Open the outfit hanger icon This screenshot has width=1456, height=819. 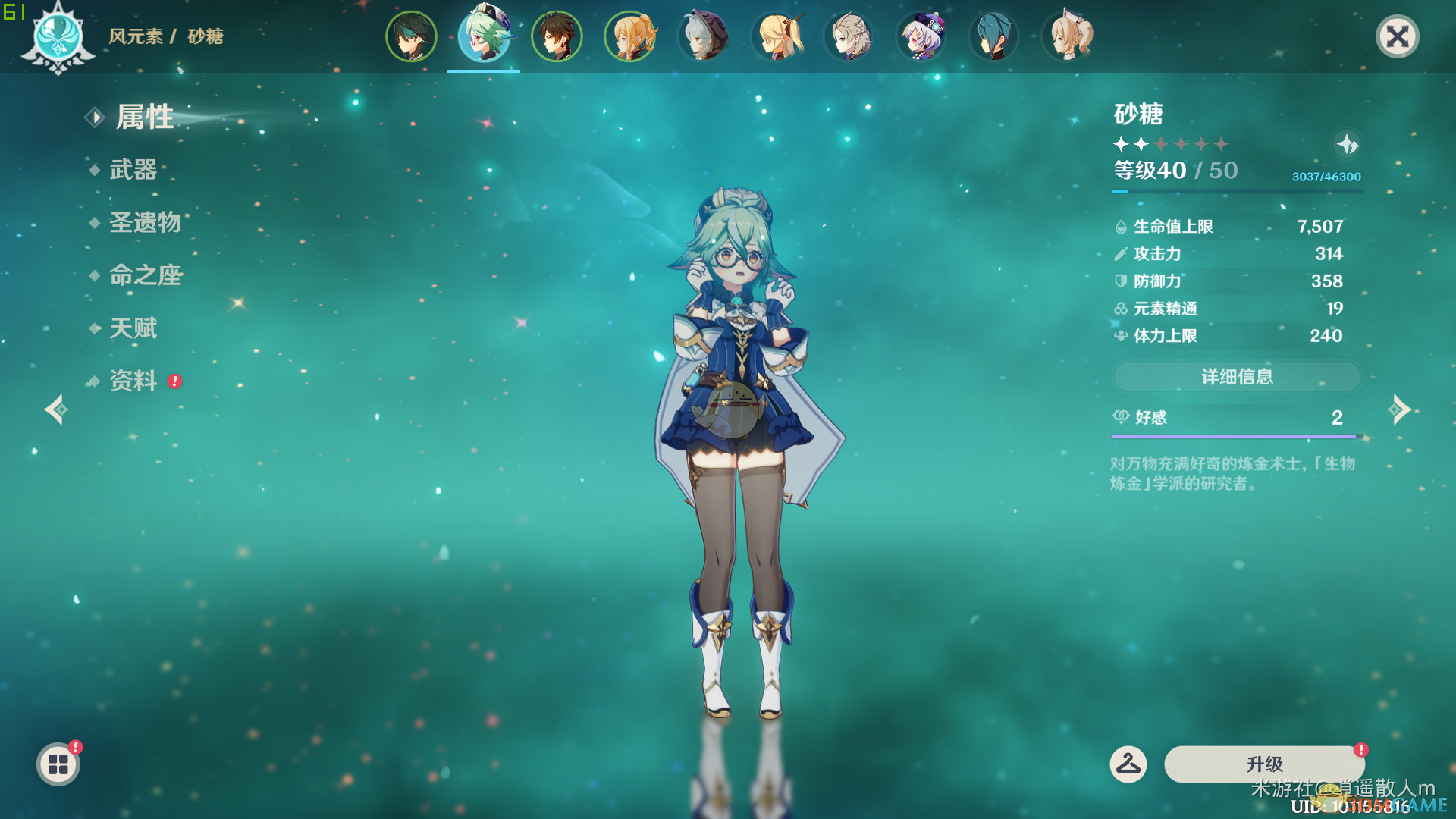pos(1128,764)
